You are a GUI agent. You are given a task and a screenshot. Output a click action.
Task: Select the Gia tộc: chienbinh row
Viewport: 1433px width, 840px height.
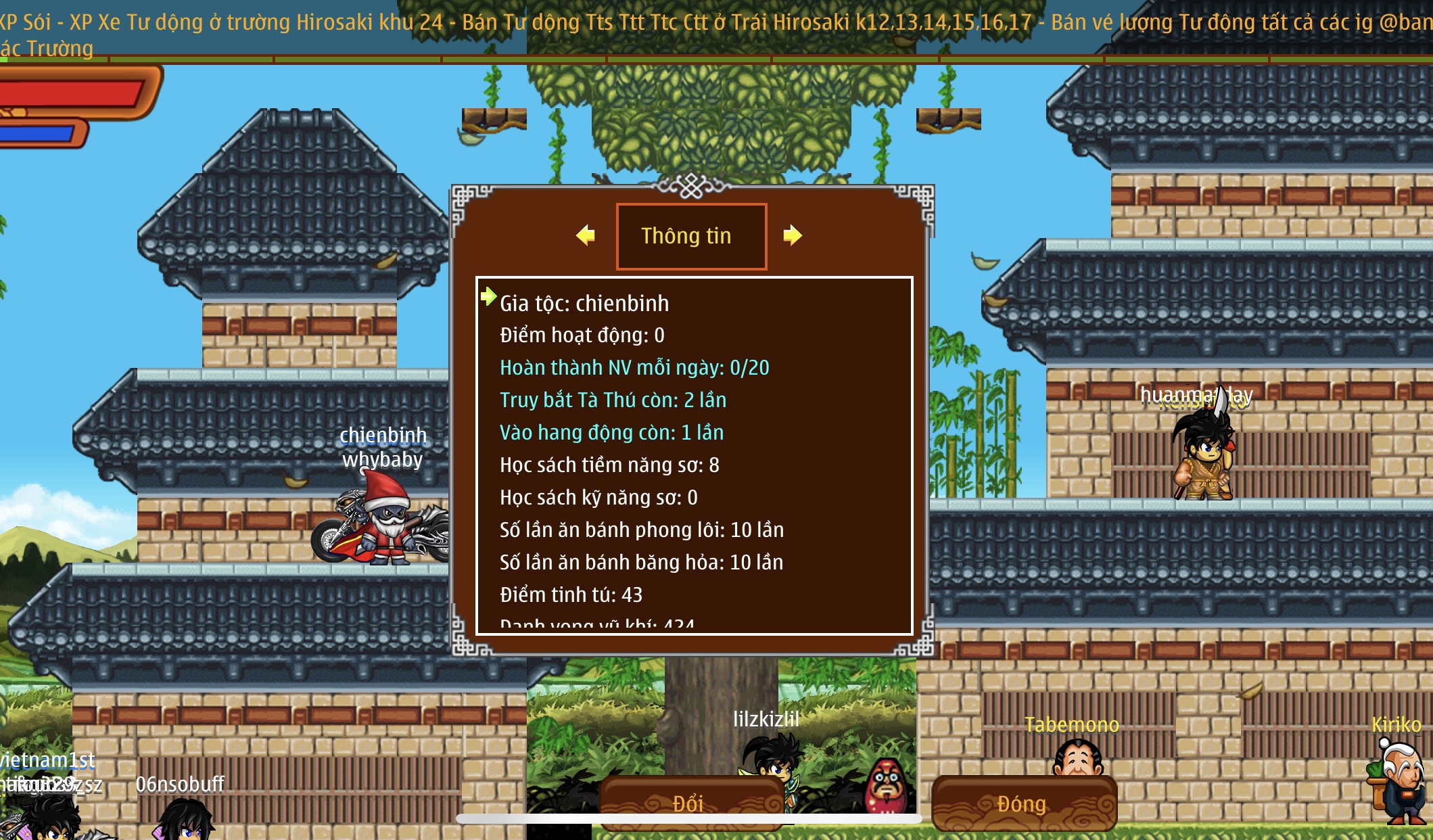click(584, 303)
